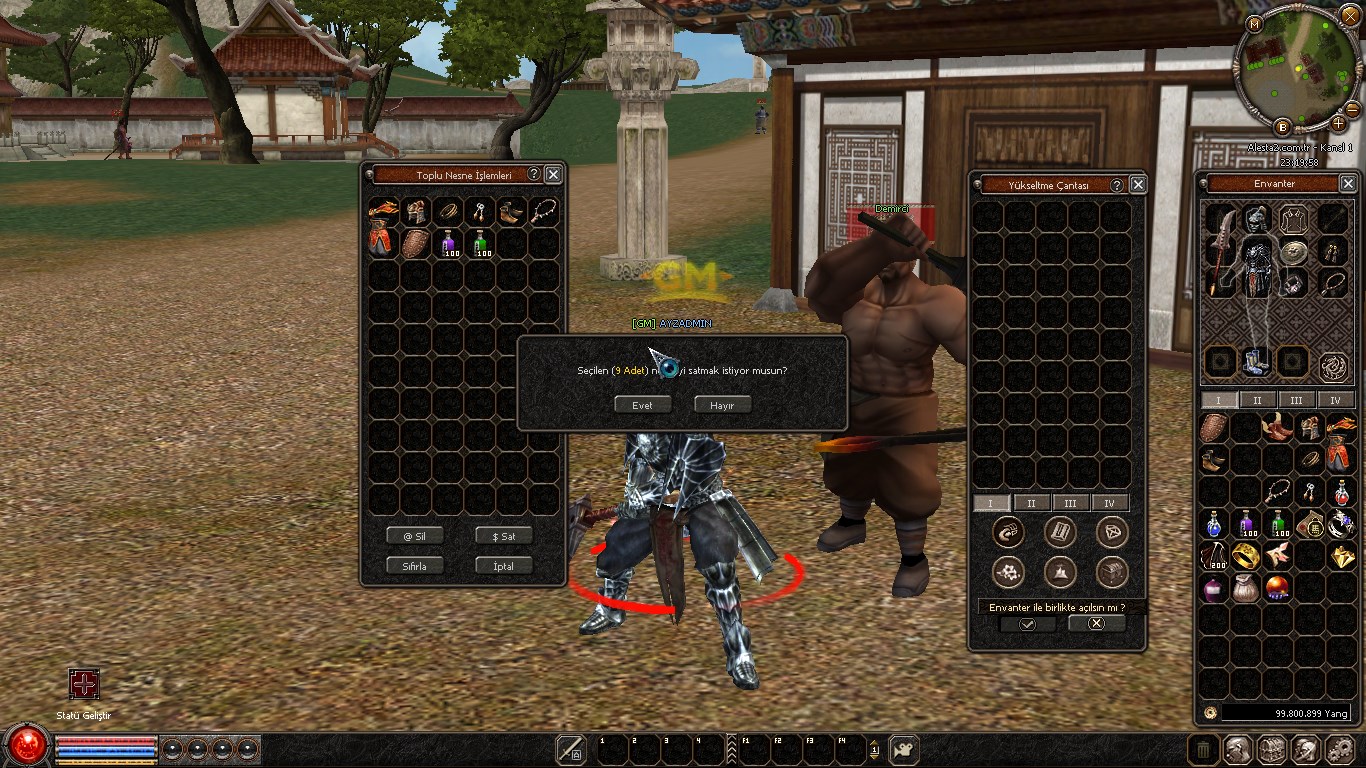Select the purple potion in bulk window
The image size is (1366, 768).
[x=449, y=243]
